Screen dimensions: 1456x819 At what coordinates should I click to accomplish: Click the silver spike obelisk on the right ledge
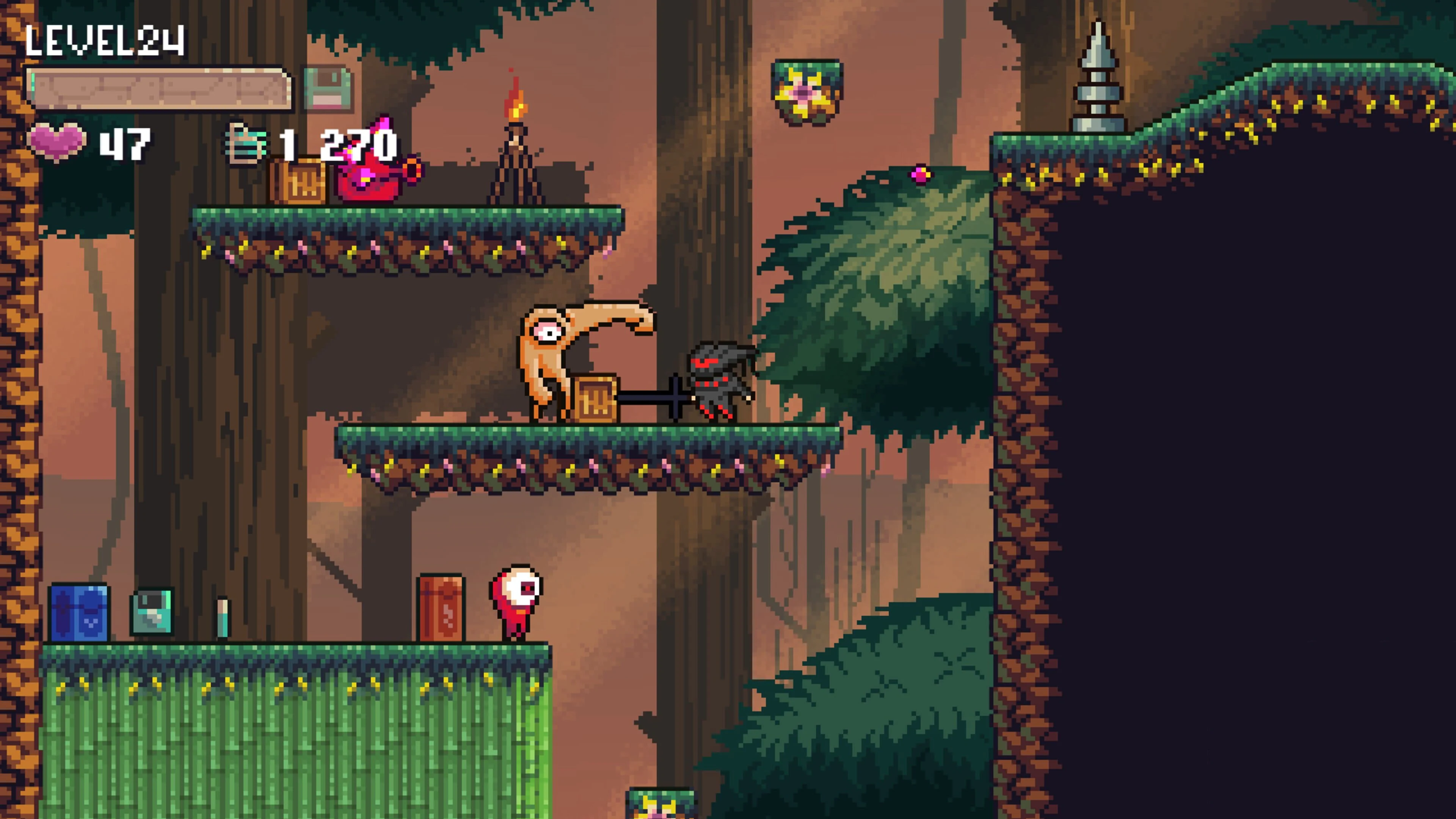click(1098, 79)
